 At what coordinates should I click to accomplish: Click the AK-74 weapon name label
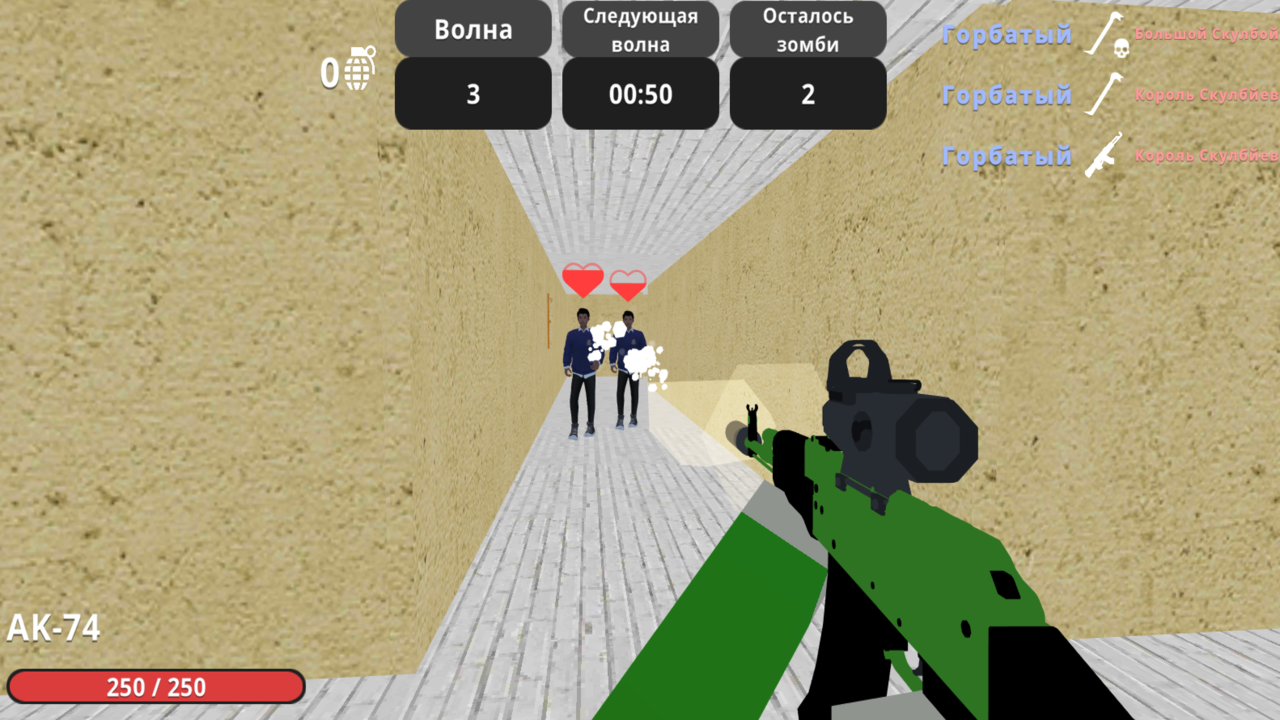(52, 628)
